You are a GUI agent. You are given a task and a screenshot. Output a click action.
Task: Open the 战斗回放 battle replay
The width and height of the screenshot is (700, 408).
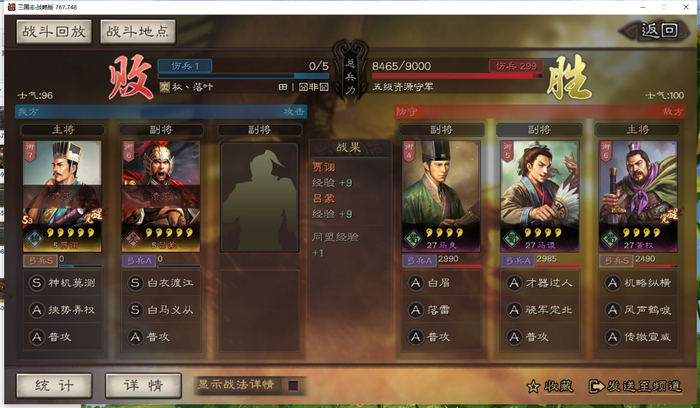[52, 31]
